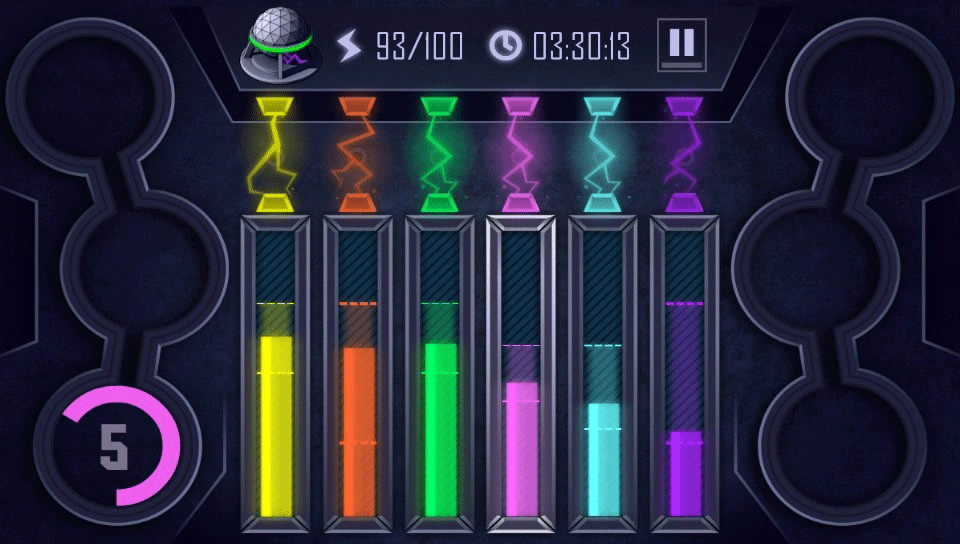
Task: Tap the orange energy tube
Action: [357, 375]
